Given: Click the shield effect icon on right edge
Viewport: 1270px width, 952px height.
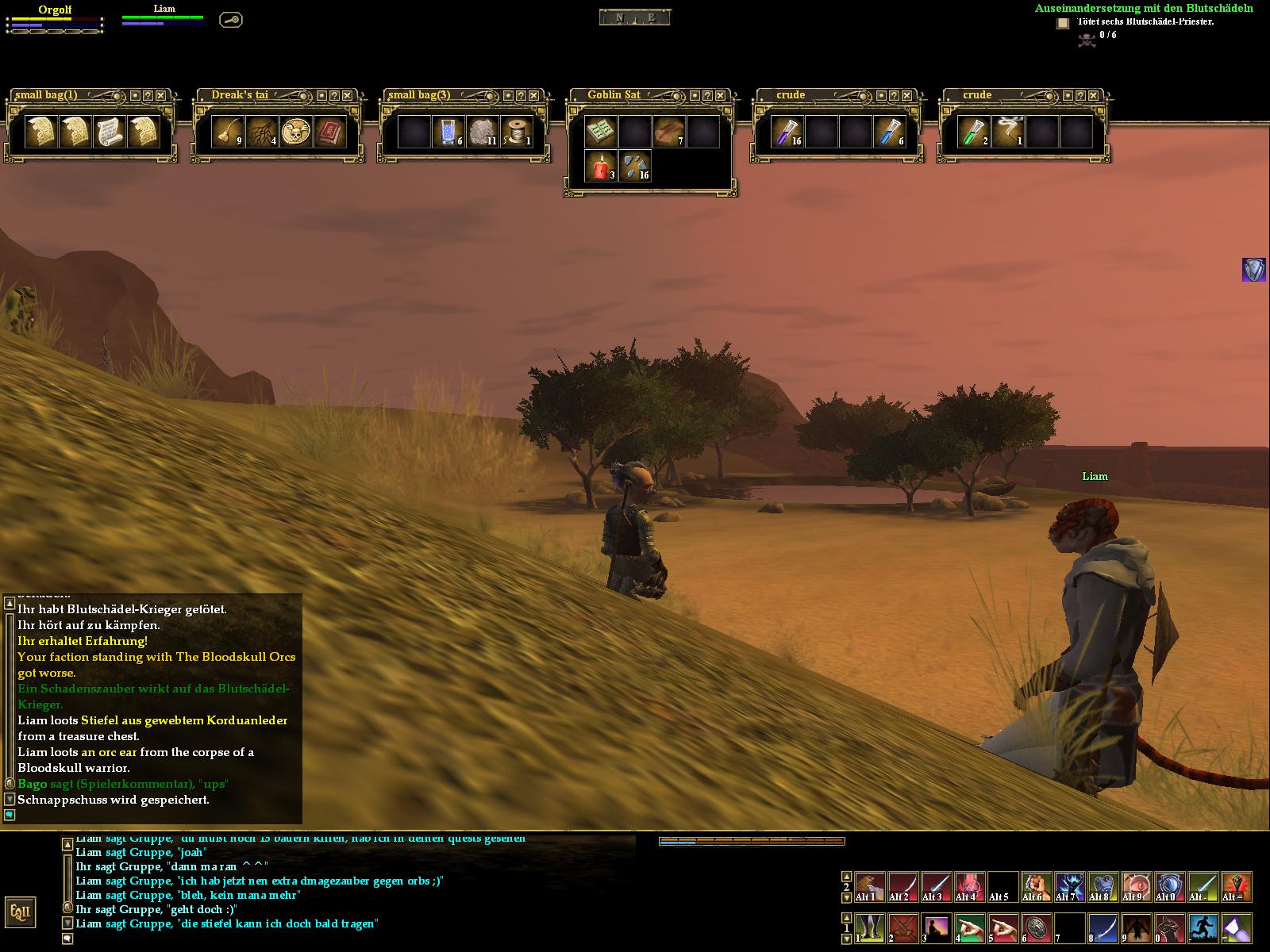Looking at the screenshot, I should pyautogui.click(x=1253, y=270).
